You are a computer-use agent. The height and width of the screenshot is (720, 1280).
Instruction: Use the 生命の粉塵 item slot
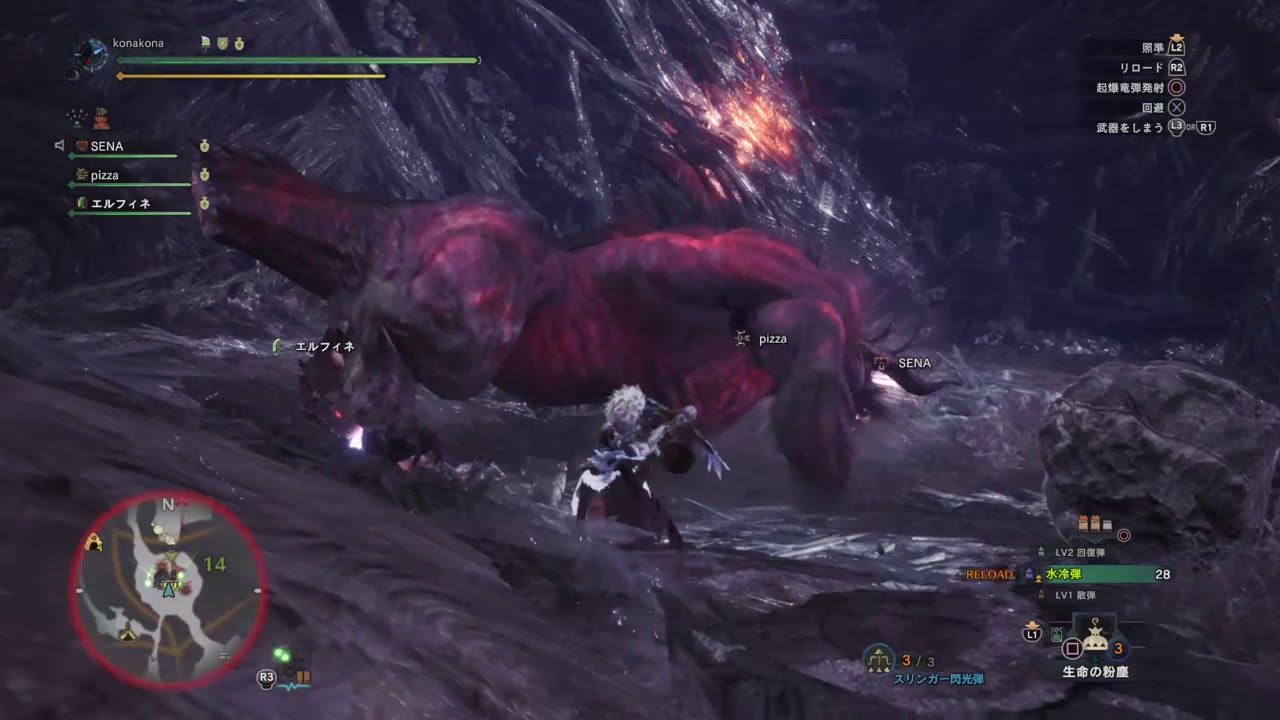point(1094,640)
